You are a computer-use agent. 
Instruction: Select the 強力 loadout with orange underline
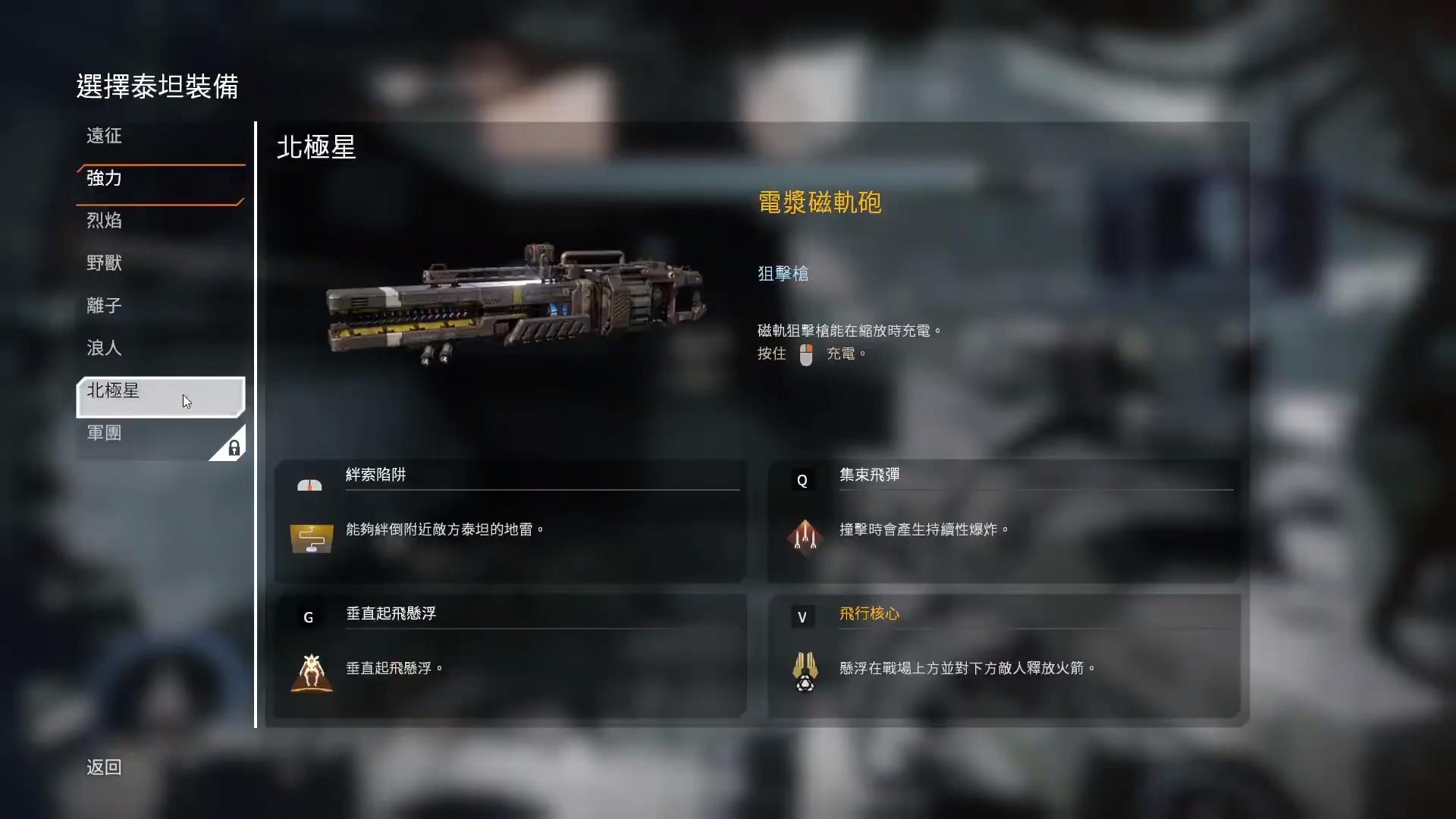pyautogui.click(x=104, y=180)
